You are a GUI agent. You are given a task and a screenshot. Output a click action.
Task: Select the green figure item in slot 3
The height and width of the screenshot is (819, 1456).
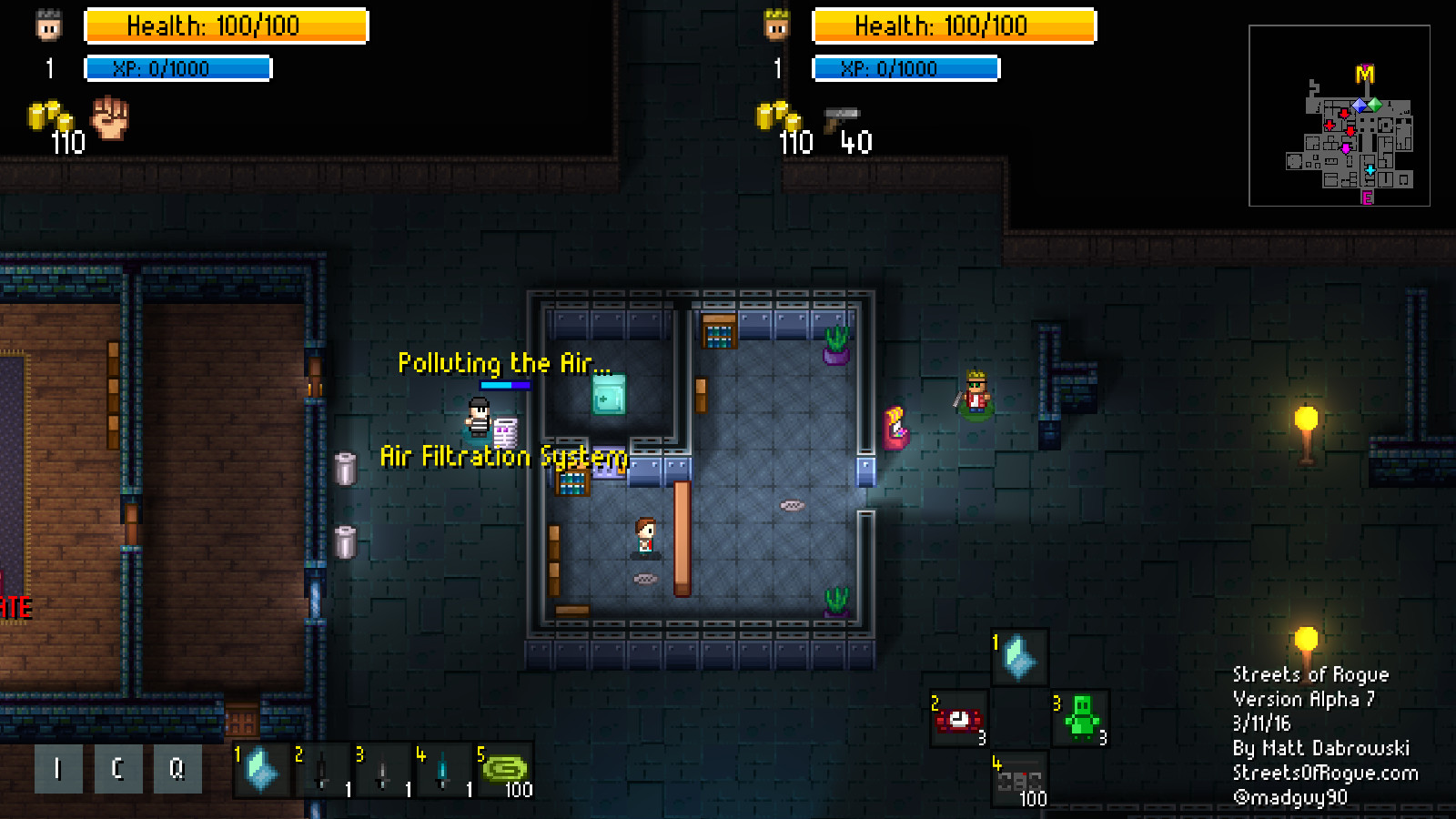coord(1083,719)
